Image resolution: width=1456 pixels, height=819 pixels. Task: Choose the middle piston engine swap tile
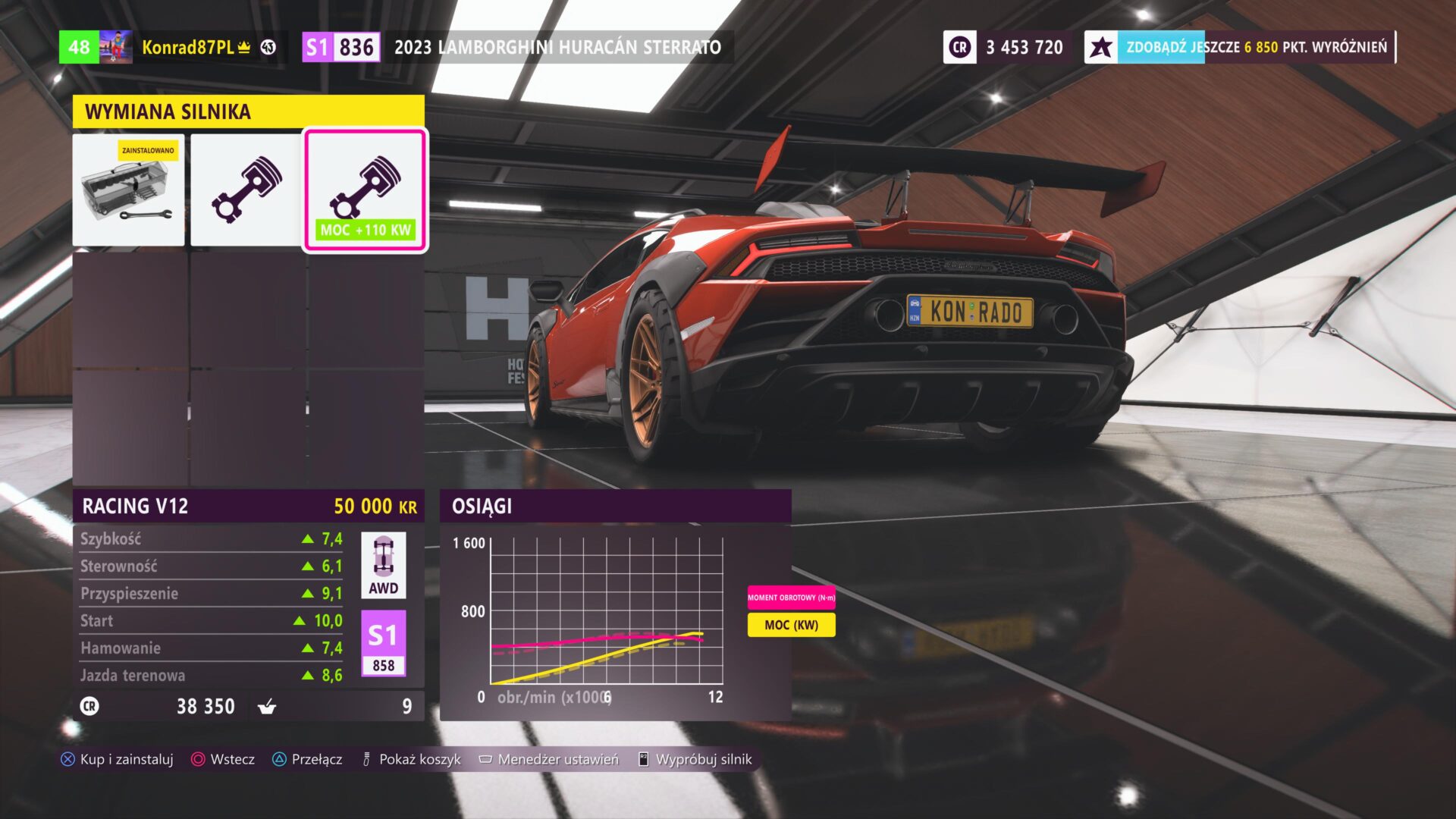pos(246,190)
